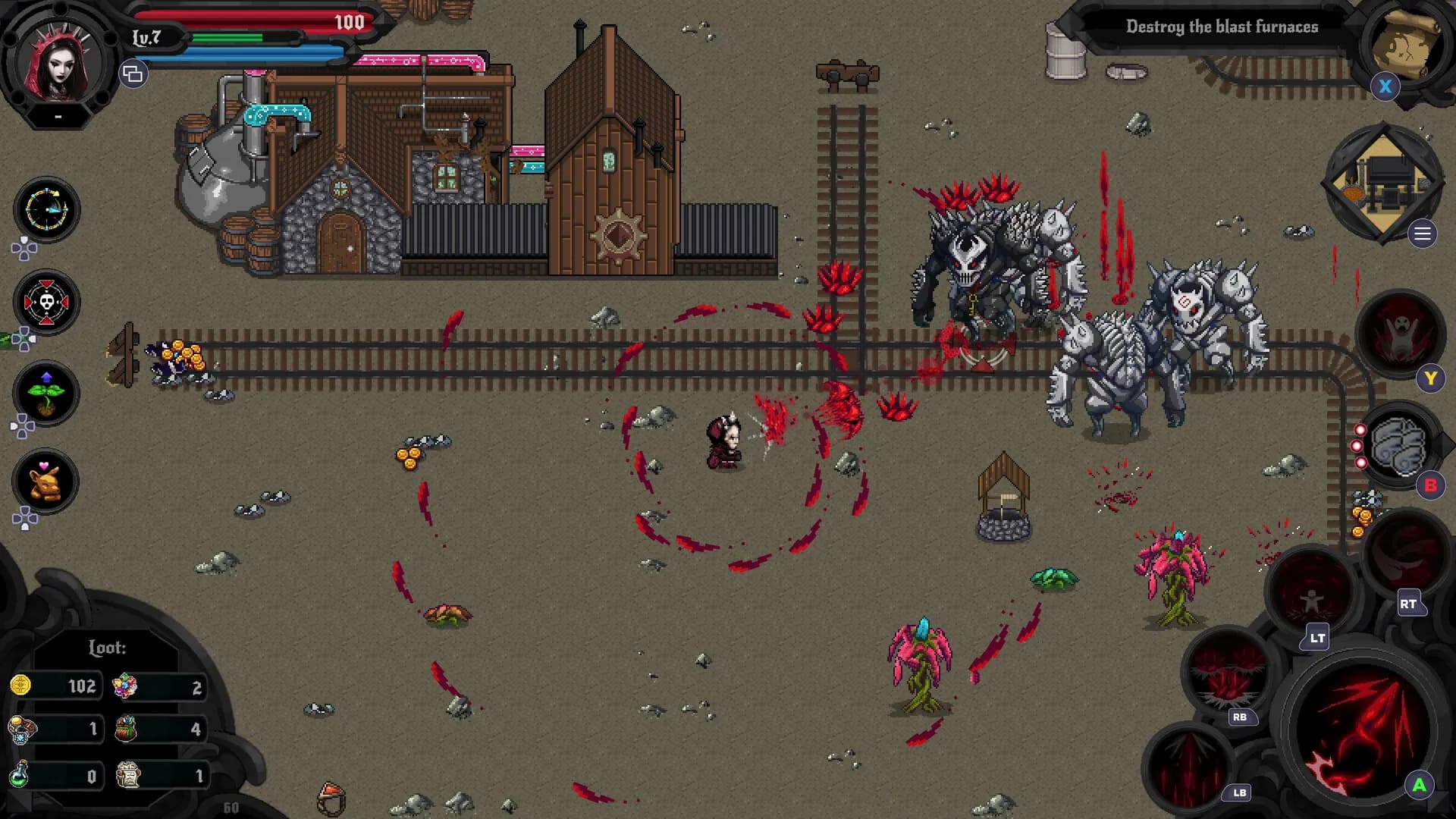Viewport: 1456px width, 819px height.
Task: Open the vampire character portrait
Action: tap(59, 62)
